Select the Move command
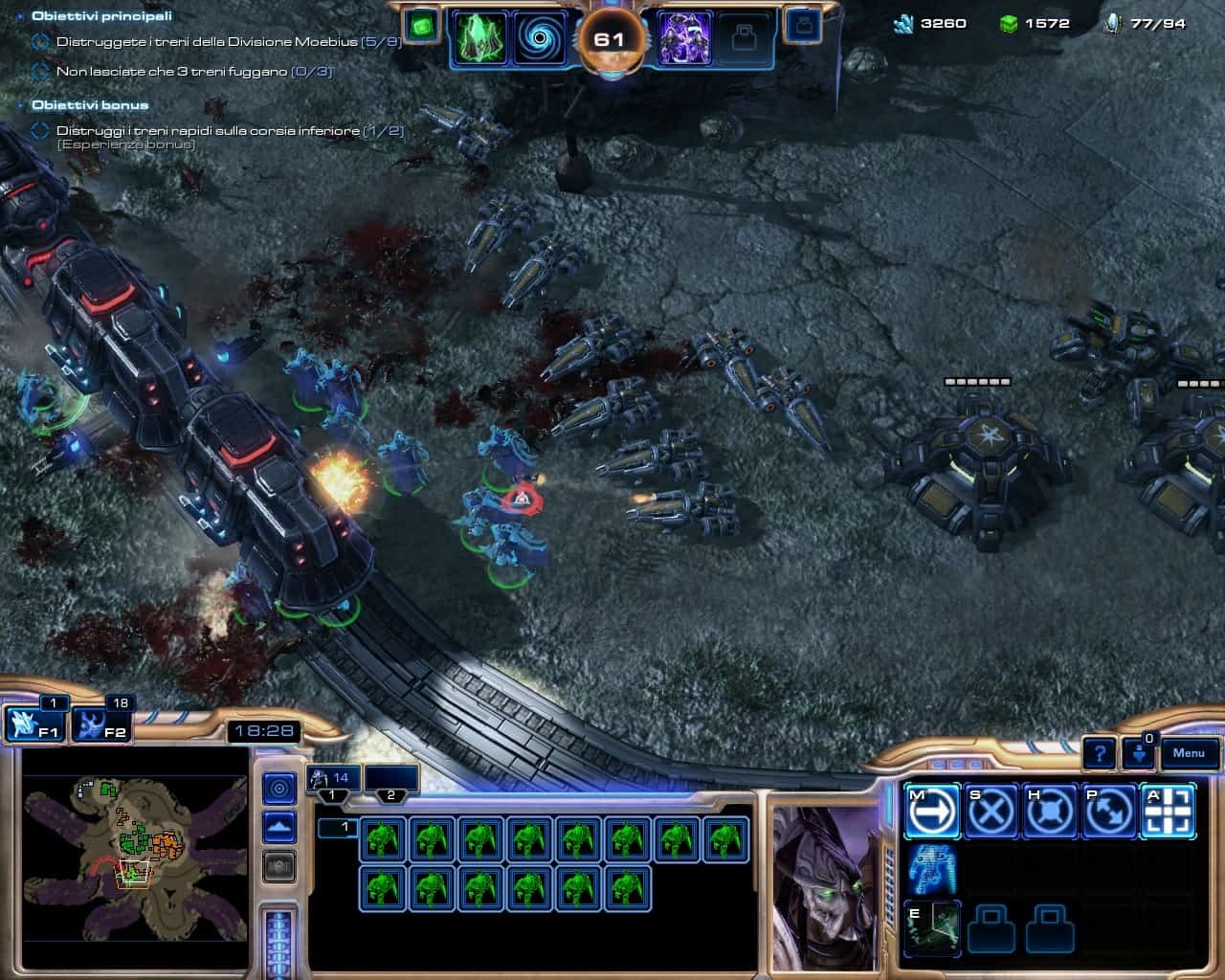Image resolution: width=1225 pixels, height=980 pixels. pos(931,813)
